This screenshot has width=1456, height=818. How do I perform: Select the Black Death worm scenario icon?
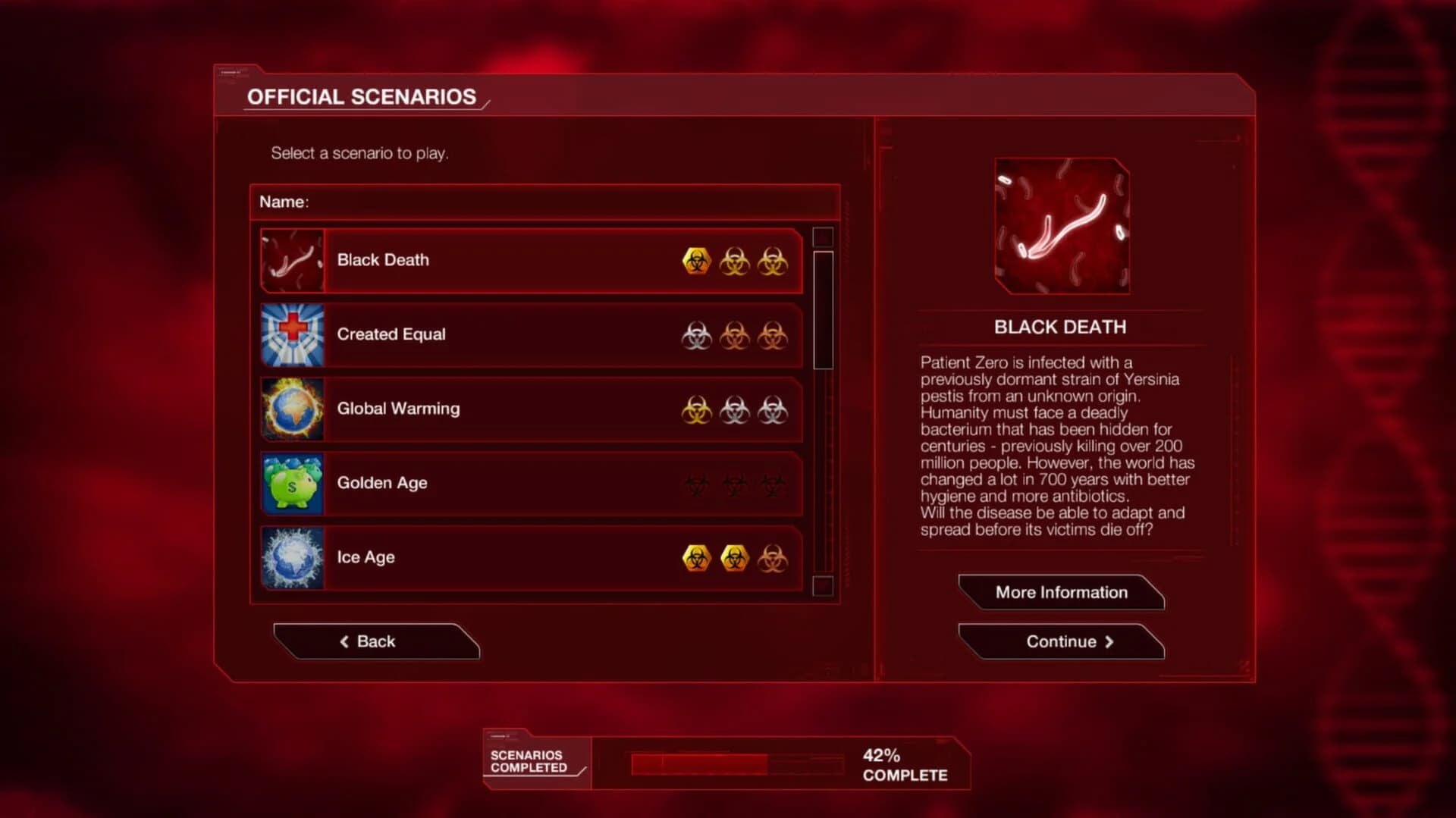[293, 260]
